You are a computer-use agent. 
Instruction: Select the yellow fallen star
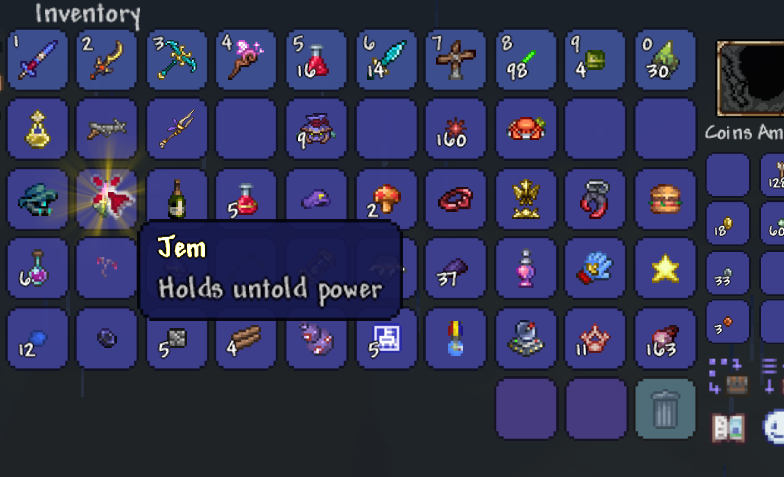[665, 269]
